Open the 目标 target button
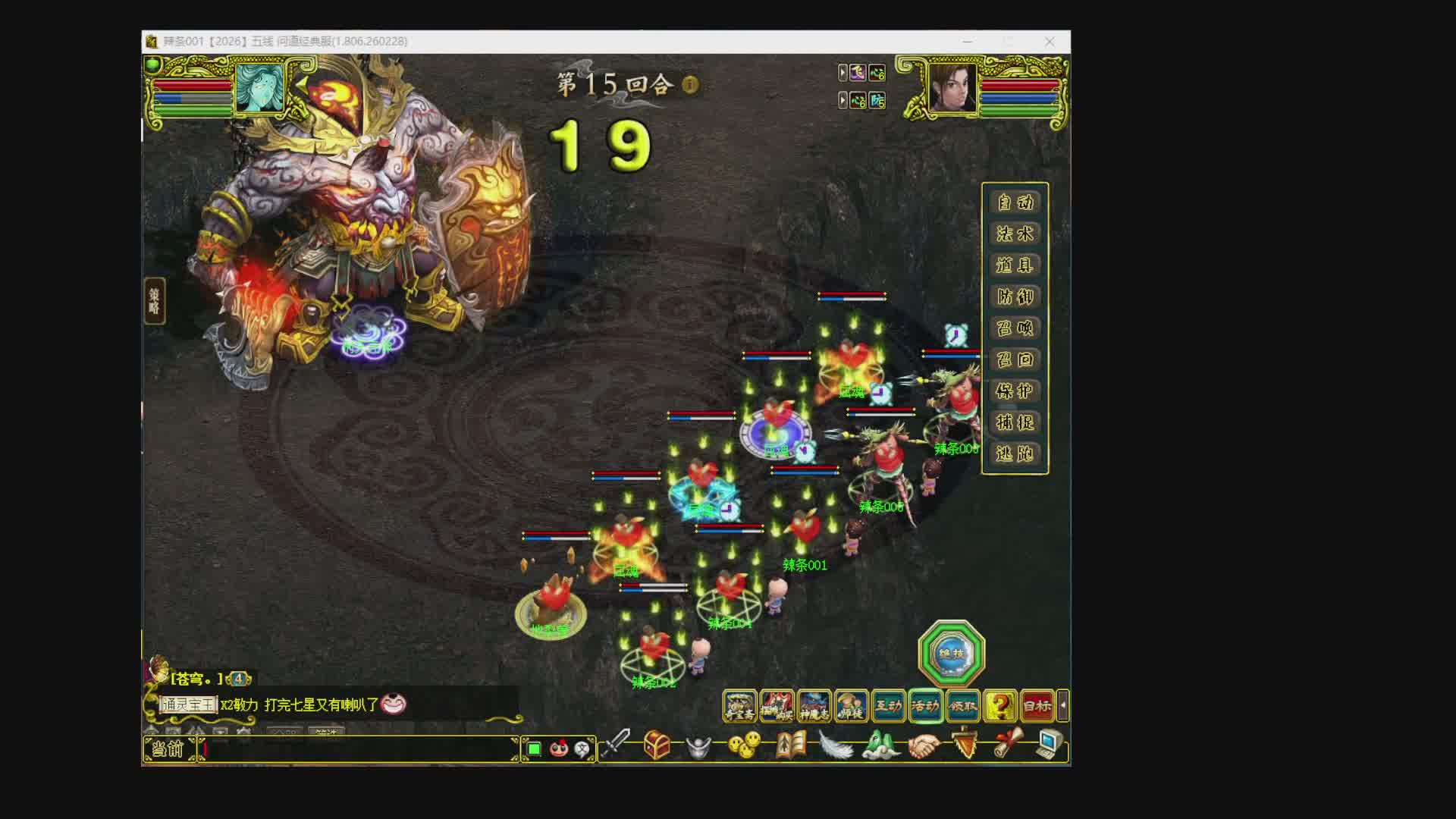 tap(1037, 706)
